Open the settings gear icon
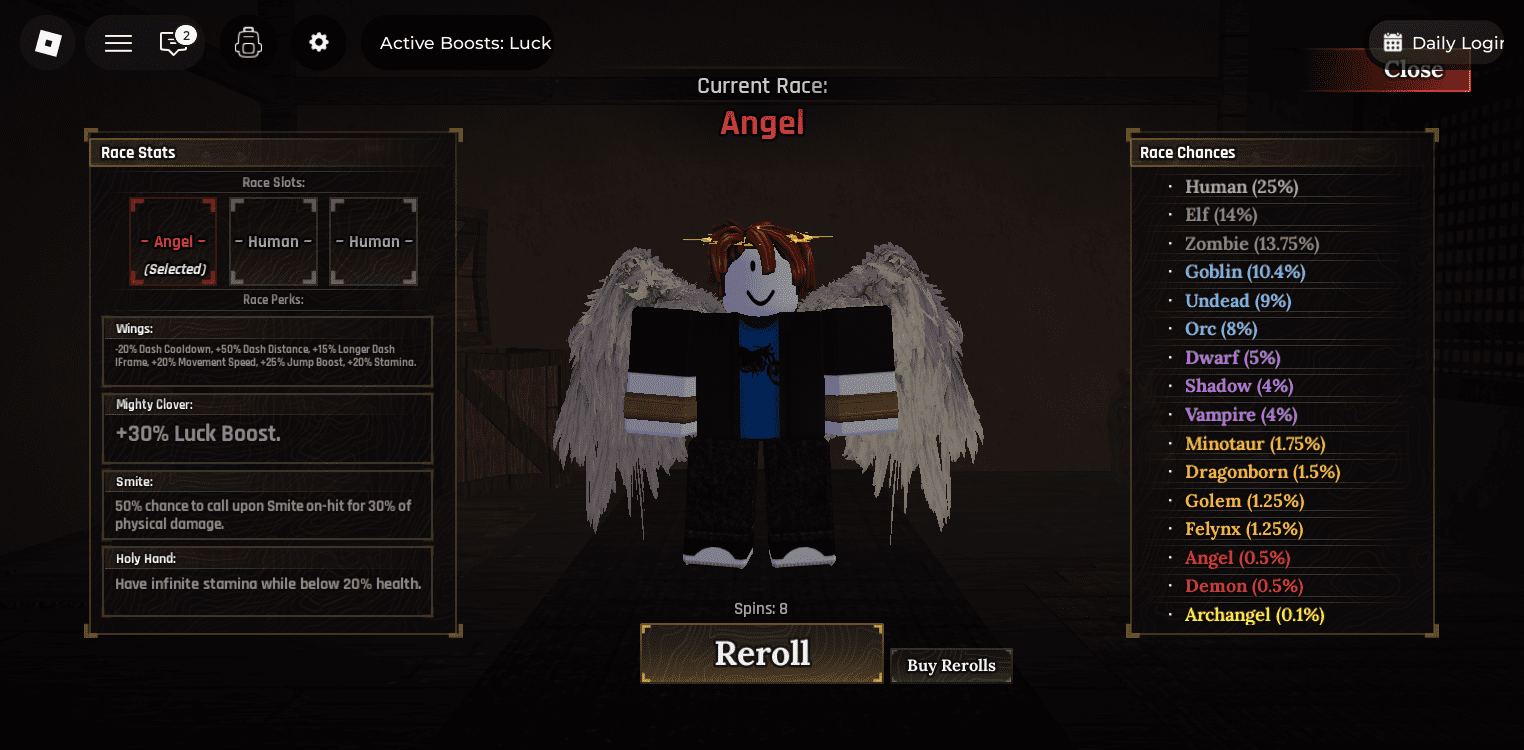The image size is (1524, 750). click(x=319, y=43)
